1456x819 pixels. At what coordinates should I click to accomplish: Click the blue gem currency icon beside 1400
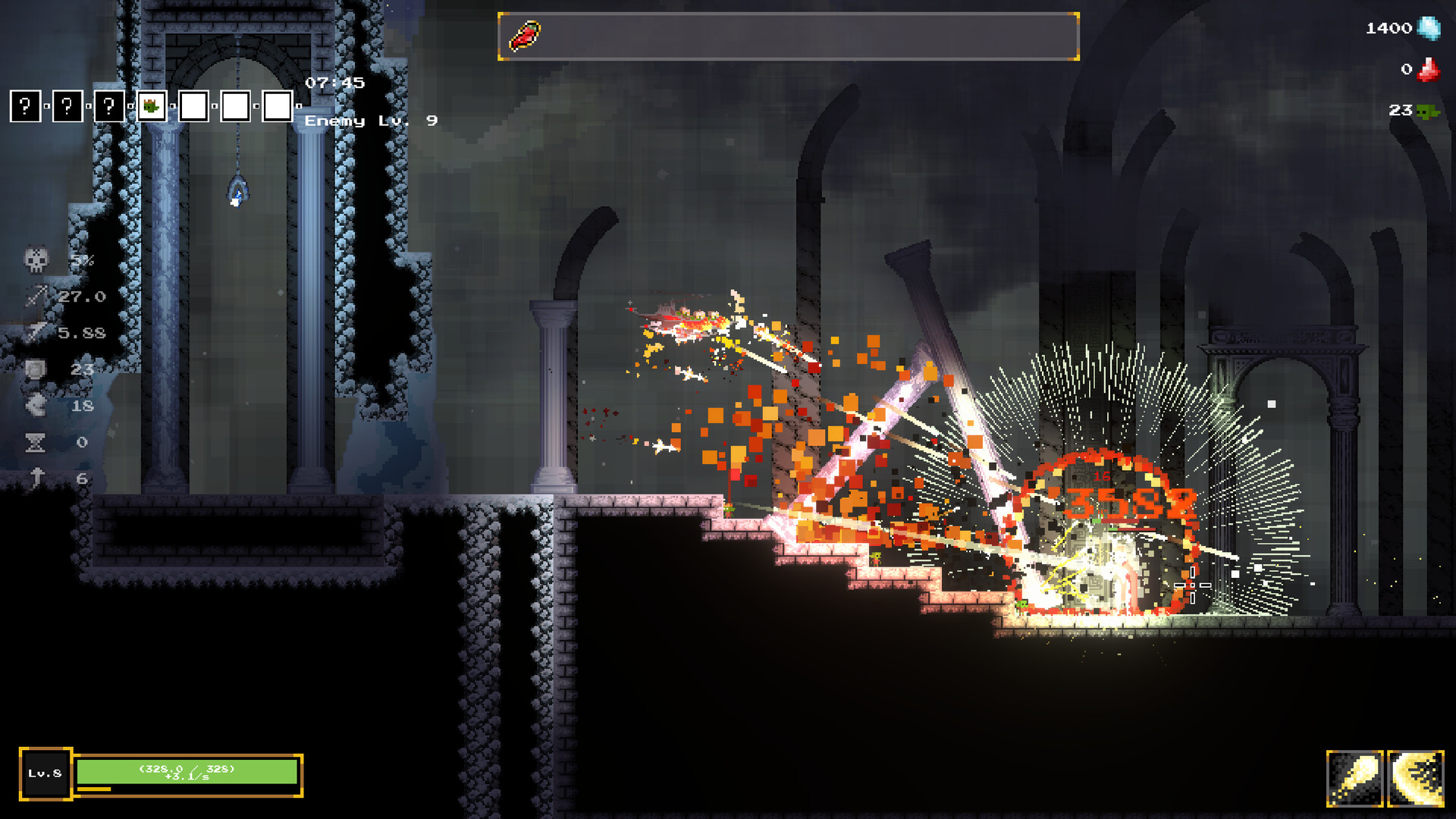pyautogui.click(x=1429, y=29)
